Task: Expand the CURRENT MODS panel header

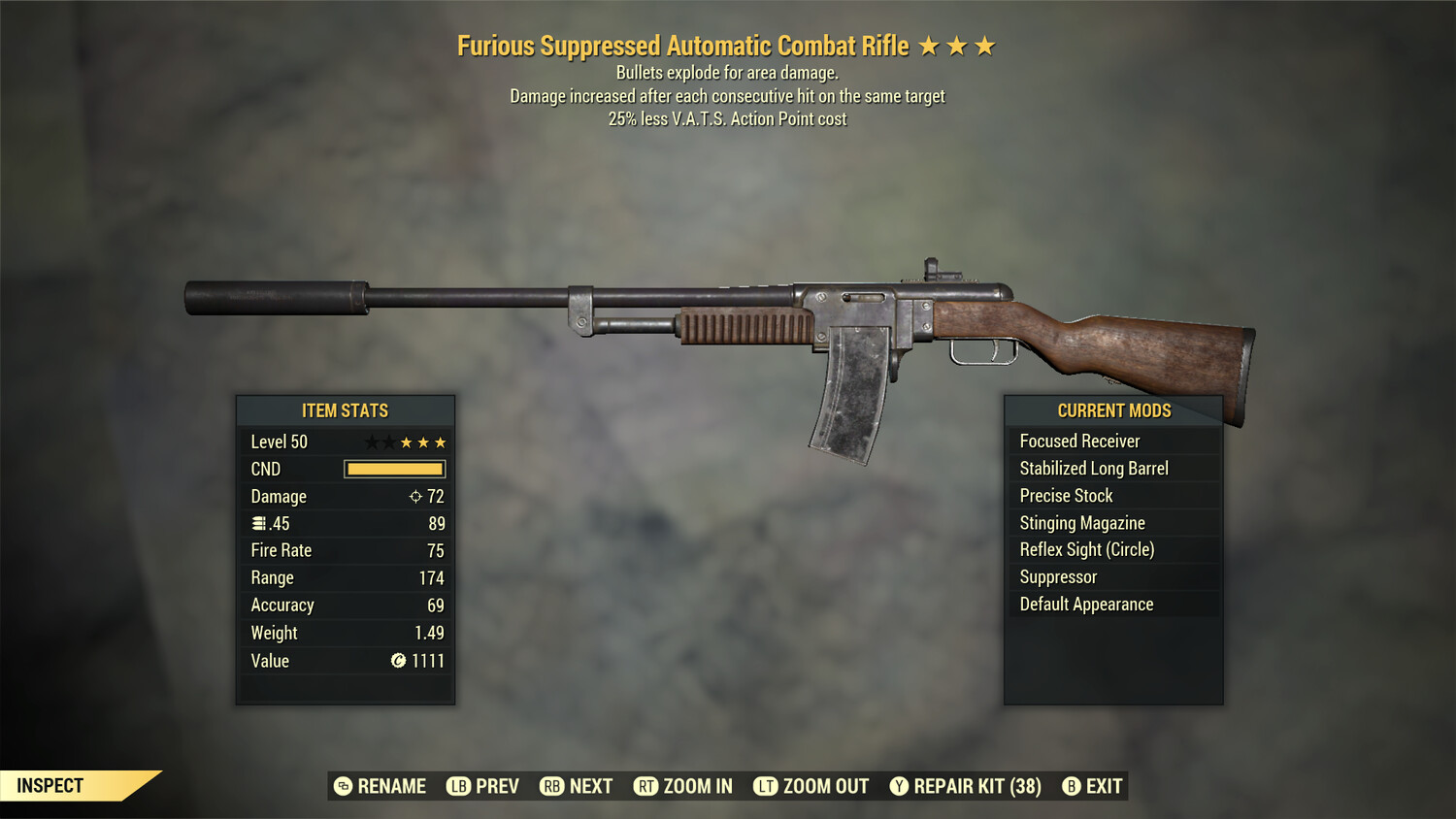Action: point(1113,409)
